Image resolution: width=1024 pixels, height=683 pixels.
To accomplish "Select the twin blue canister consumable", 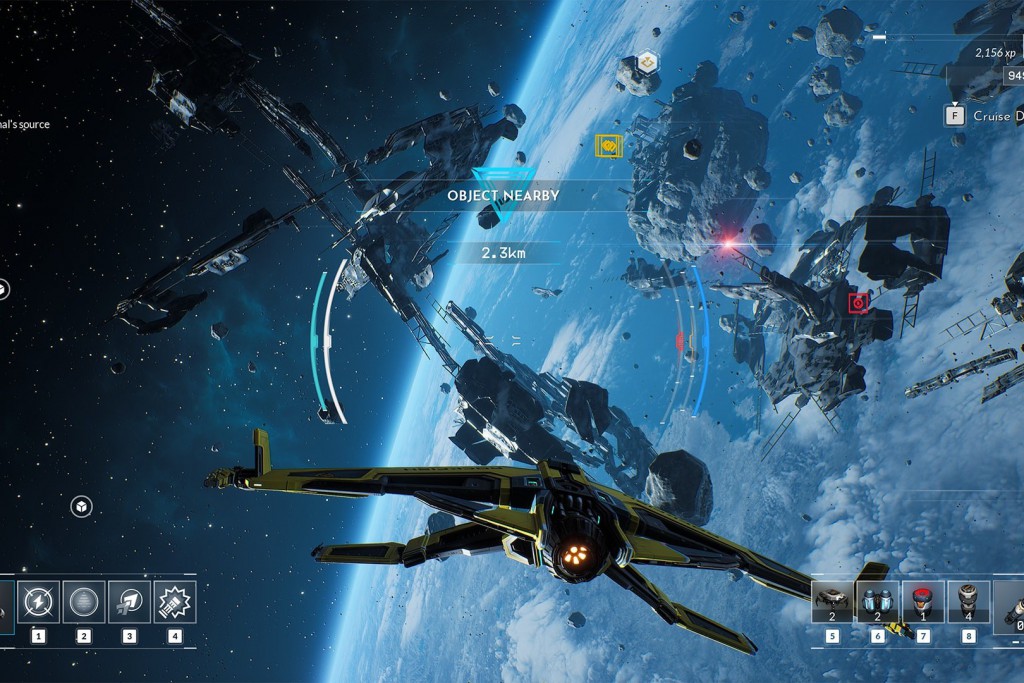I will click(878, 602).
